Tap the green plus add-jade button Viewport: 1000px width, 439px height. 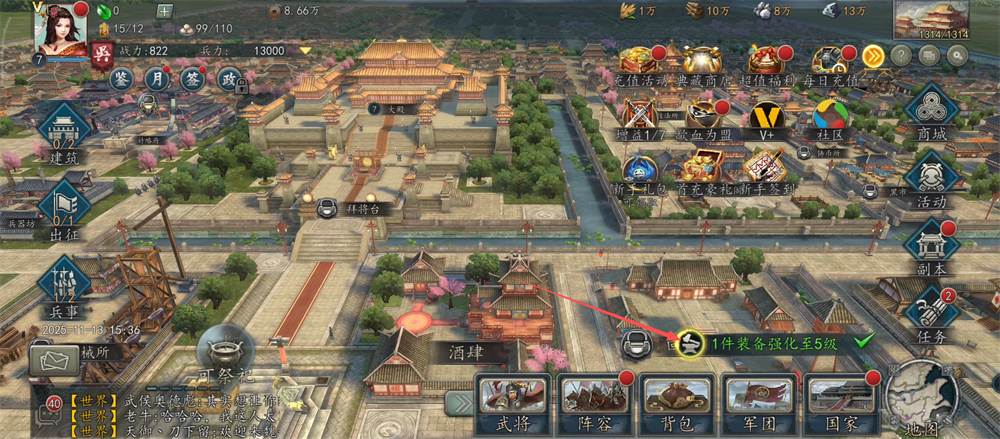tap(165, 11)
